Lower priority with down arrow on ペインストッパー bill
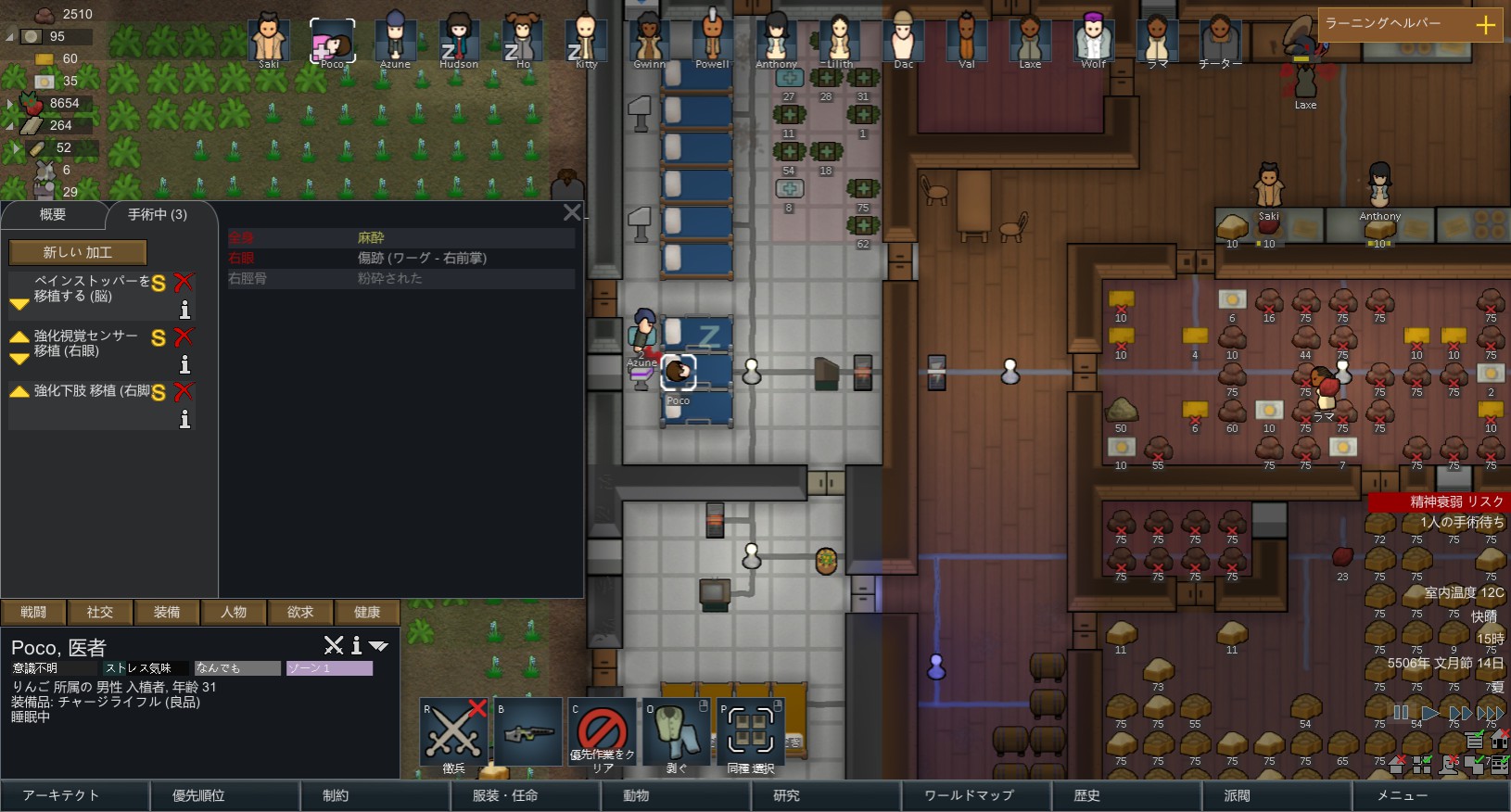The image size is (1511, 812). click(x=19, y=305)
